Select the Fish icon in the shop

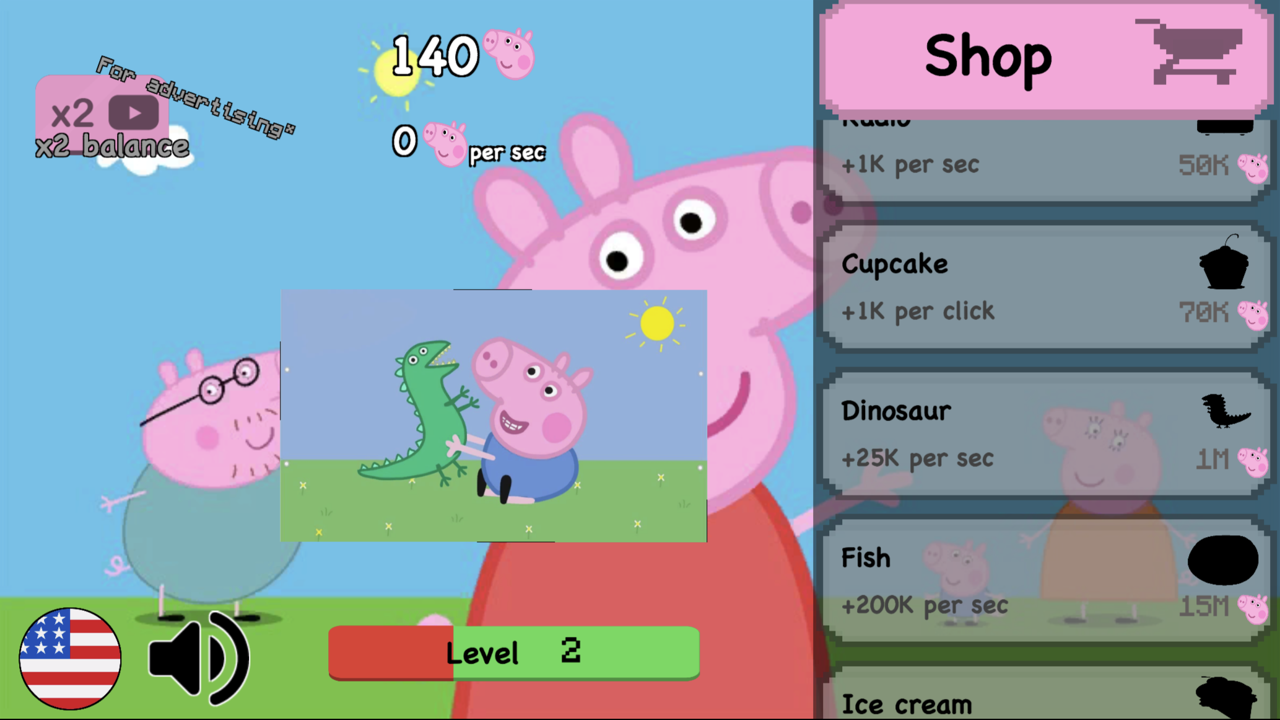(1222, 558)
